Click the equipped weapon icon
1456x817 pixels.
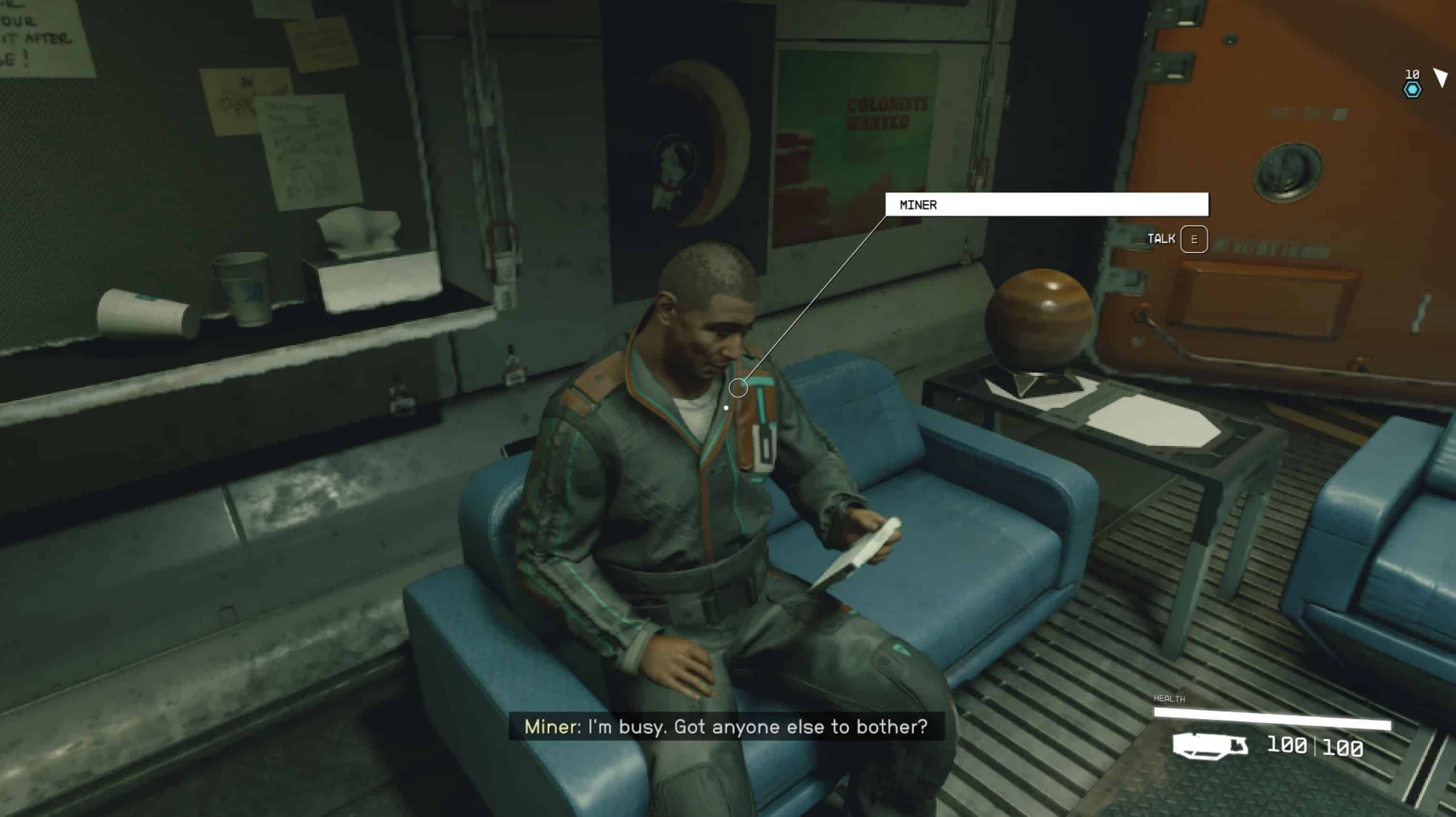[x=1210, y=746]
